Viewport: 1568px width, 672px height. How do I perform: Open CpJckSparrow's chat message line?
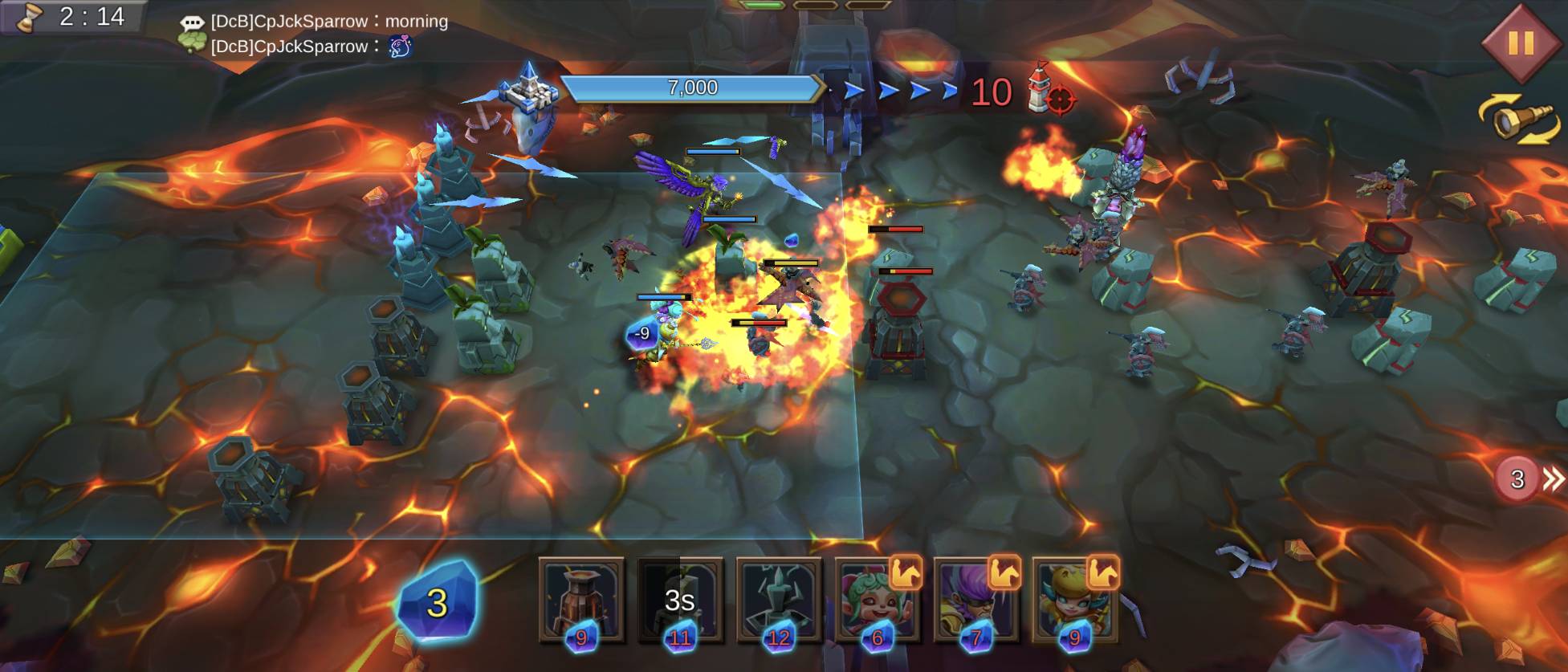[329, 22]
